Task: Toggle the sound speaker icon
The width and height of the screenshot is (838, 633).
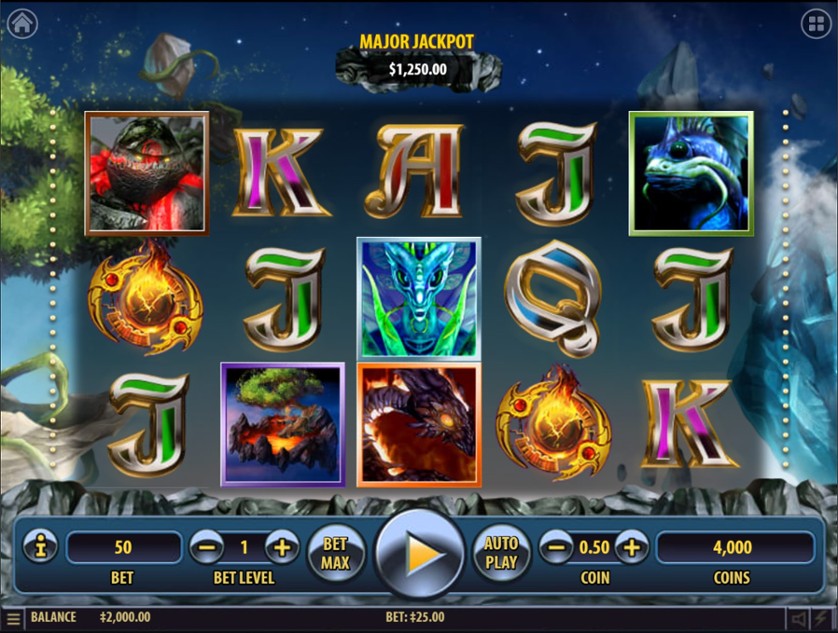Action: tap(800, 618)
